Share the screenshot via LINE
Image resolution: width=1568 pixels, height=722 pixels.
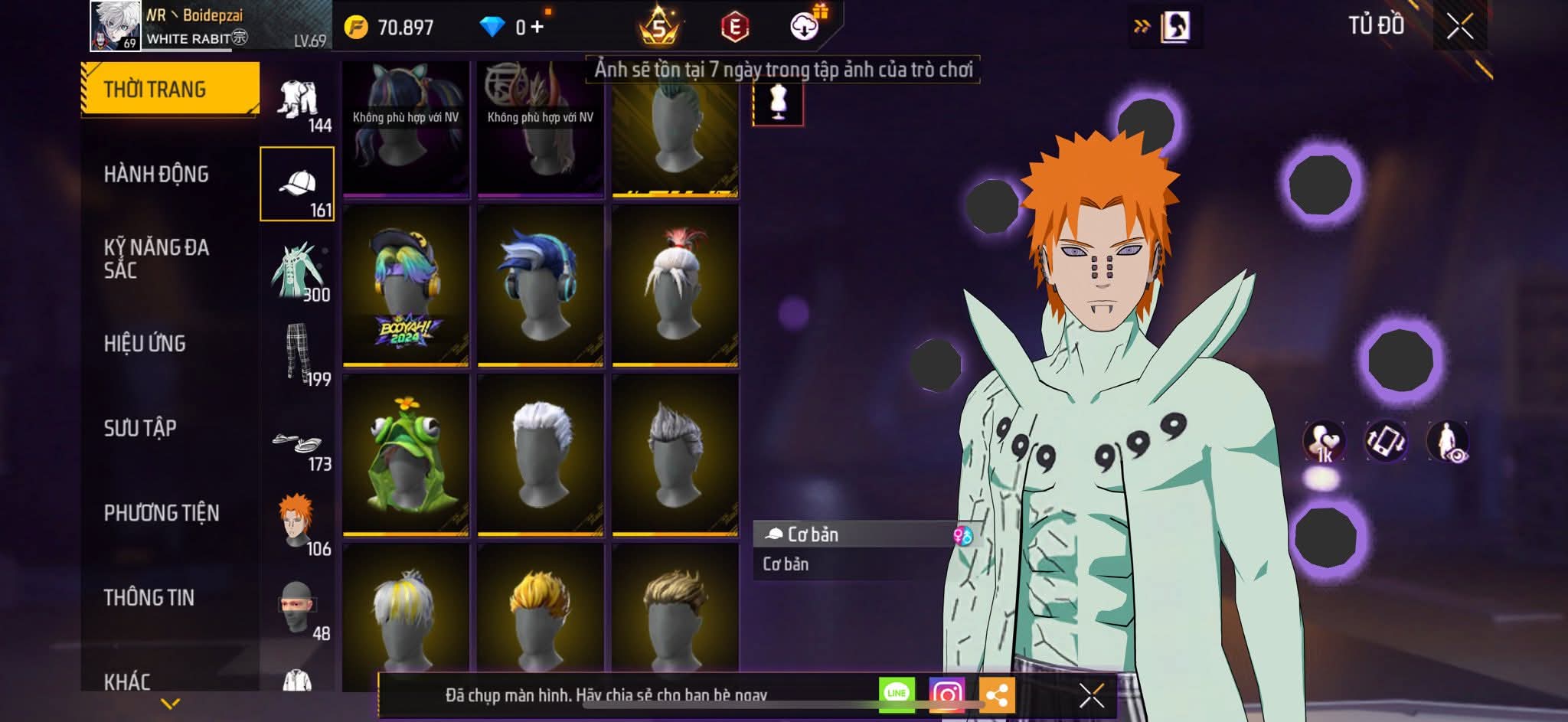click(x=896, y=694)
